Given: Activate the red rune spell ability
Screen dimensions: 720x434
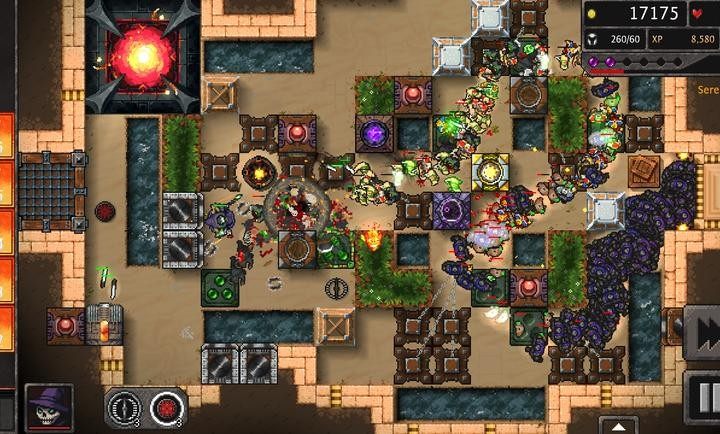Looking at the screenshot, I should pyautogui.click(x=168, y=407).
